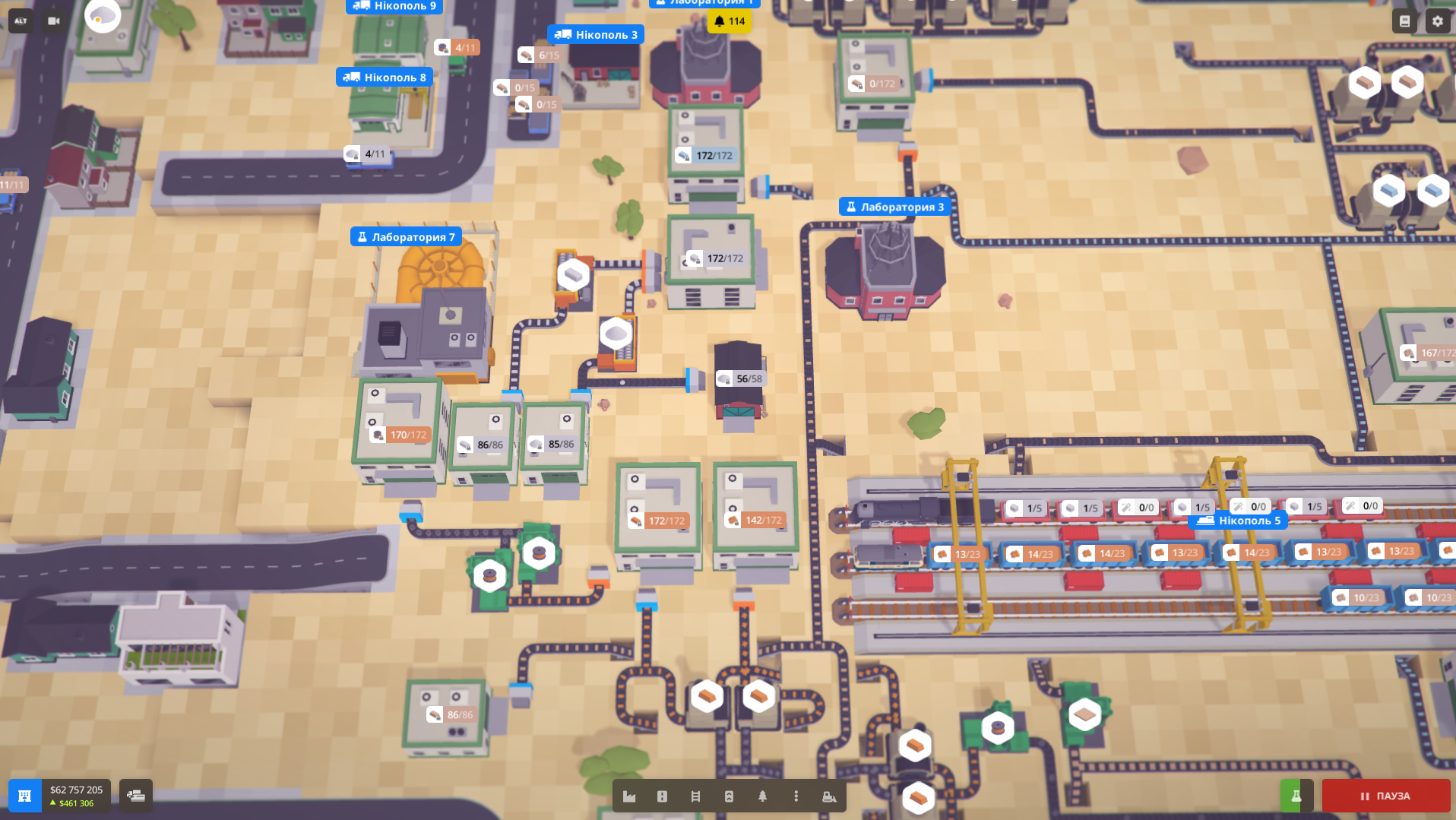Click the camera icon in the top left
1456x820 pixels.
pos(52,21)
